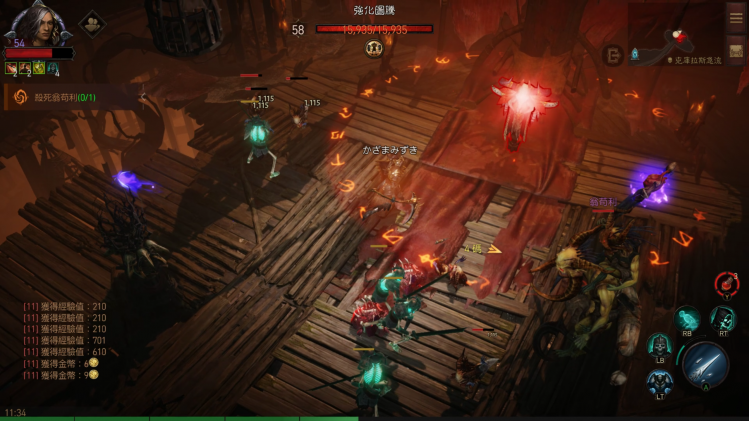Use the red health potion
Viewport: 749px width, 421px height.
pos(727,284)
